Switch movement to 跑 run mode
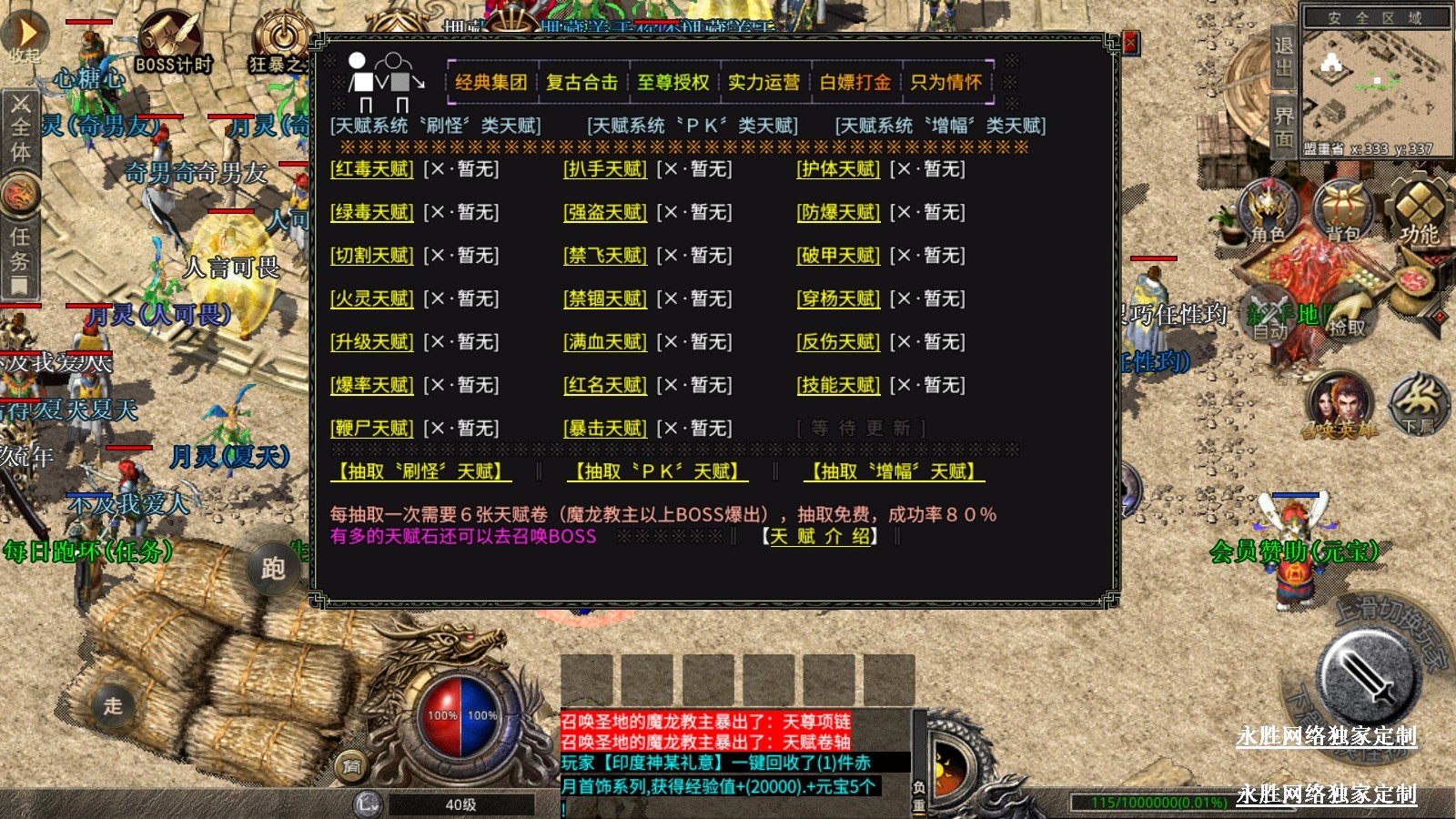 point(273,569)
